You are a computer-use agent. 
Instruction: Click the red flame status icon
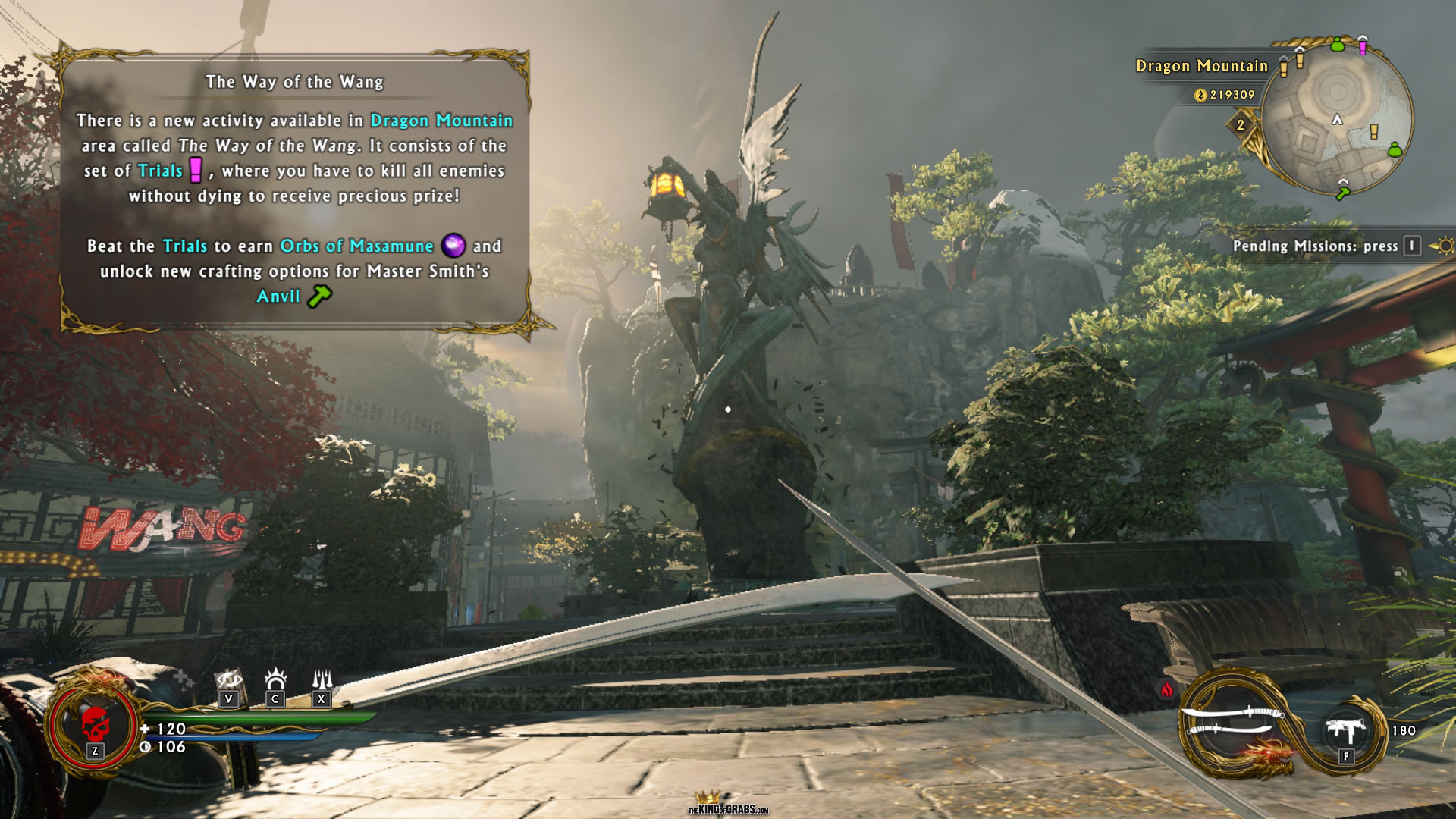tap(1167, 689)
